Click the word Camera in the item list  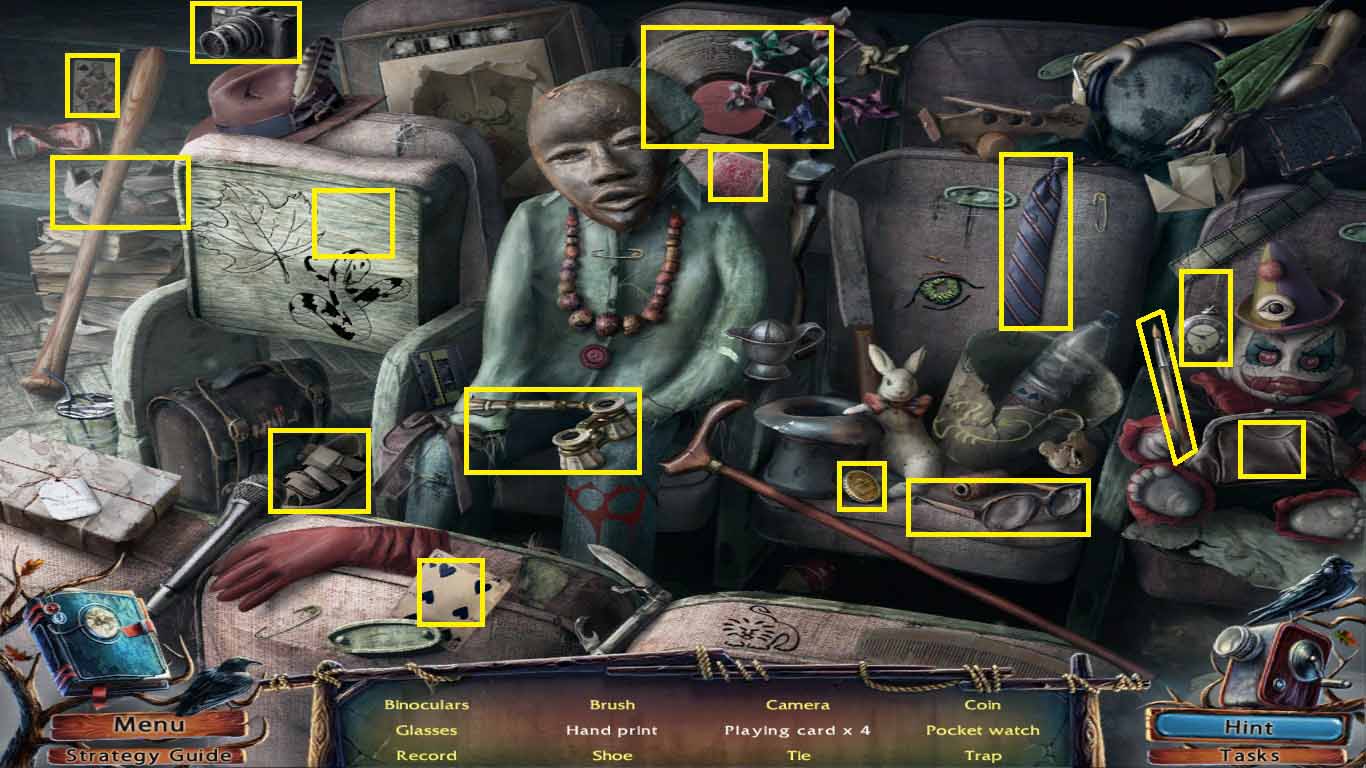coord(796,704)
